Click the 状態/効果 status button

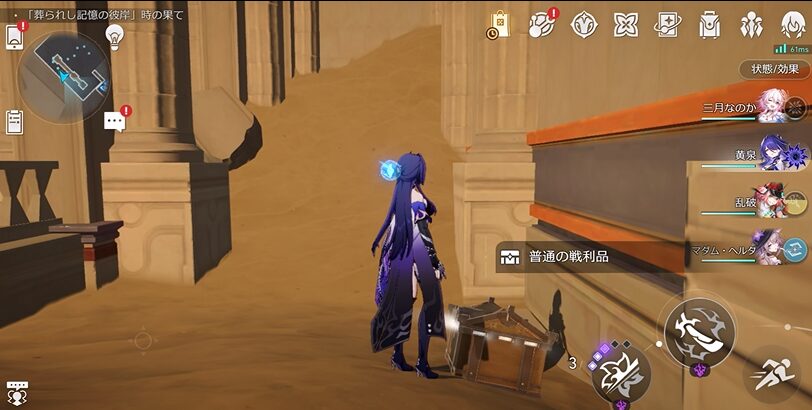click(x=774, y=69)
